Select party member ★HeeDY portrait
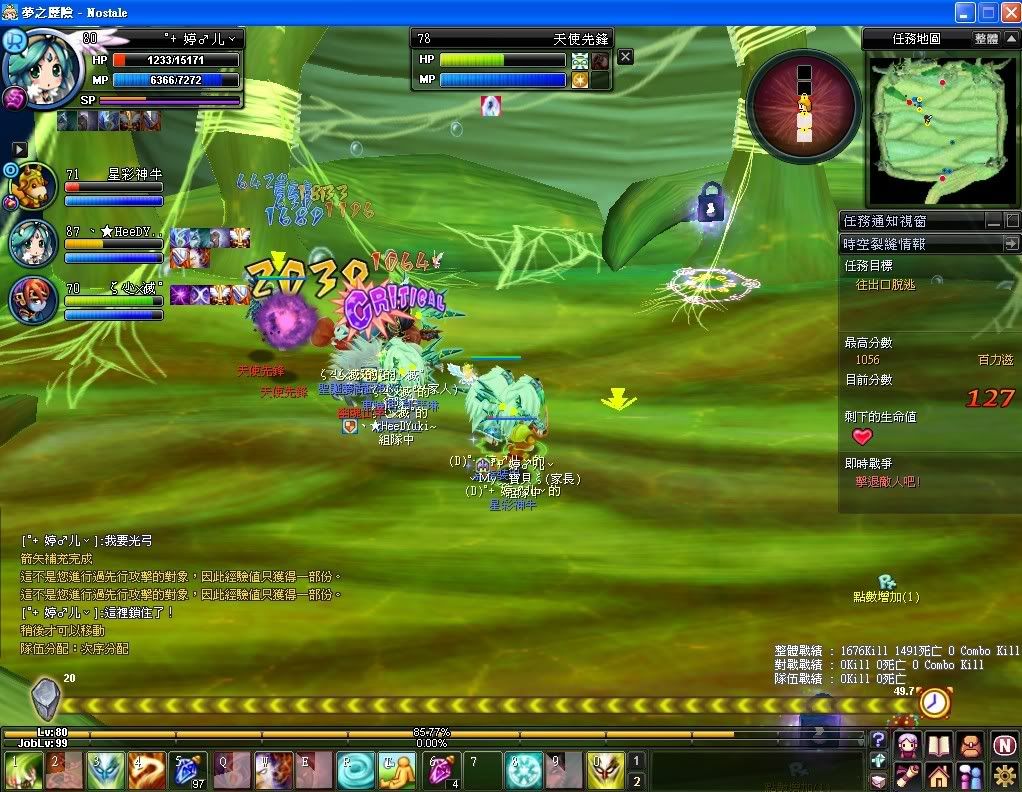 (35, 243)
